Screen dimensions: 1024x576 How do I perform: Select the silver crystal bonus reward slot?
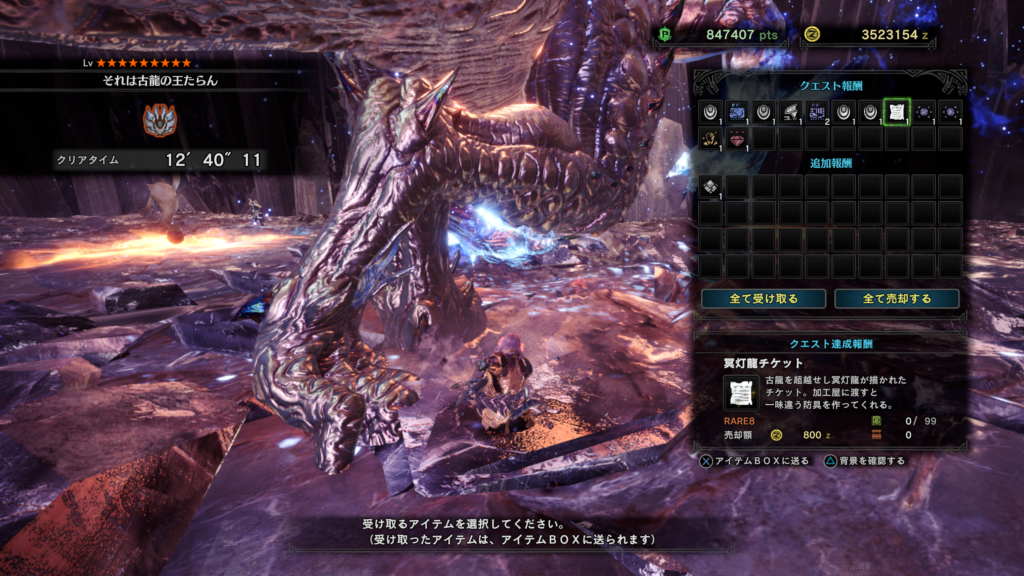coord(710,186)
